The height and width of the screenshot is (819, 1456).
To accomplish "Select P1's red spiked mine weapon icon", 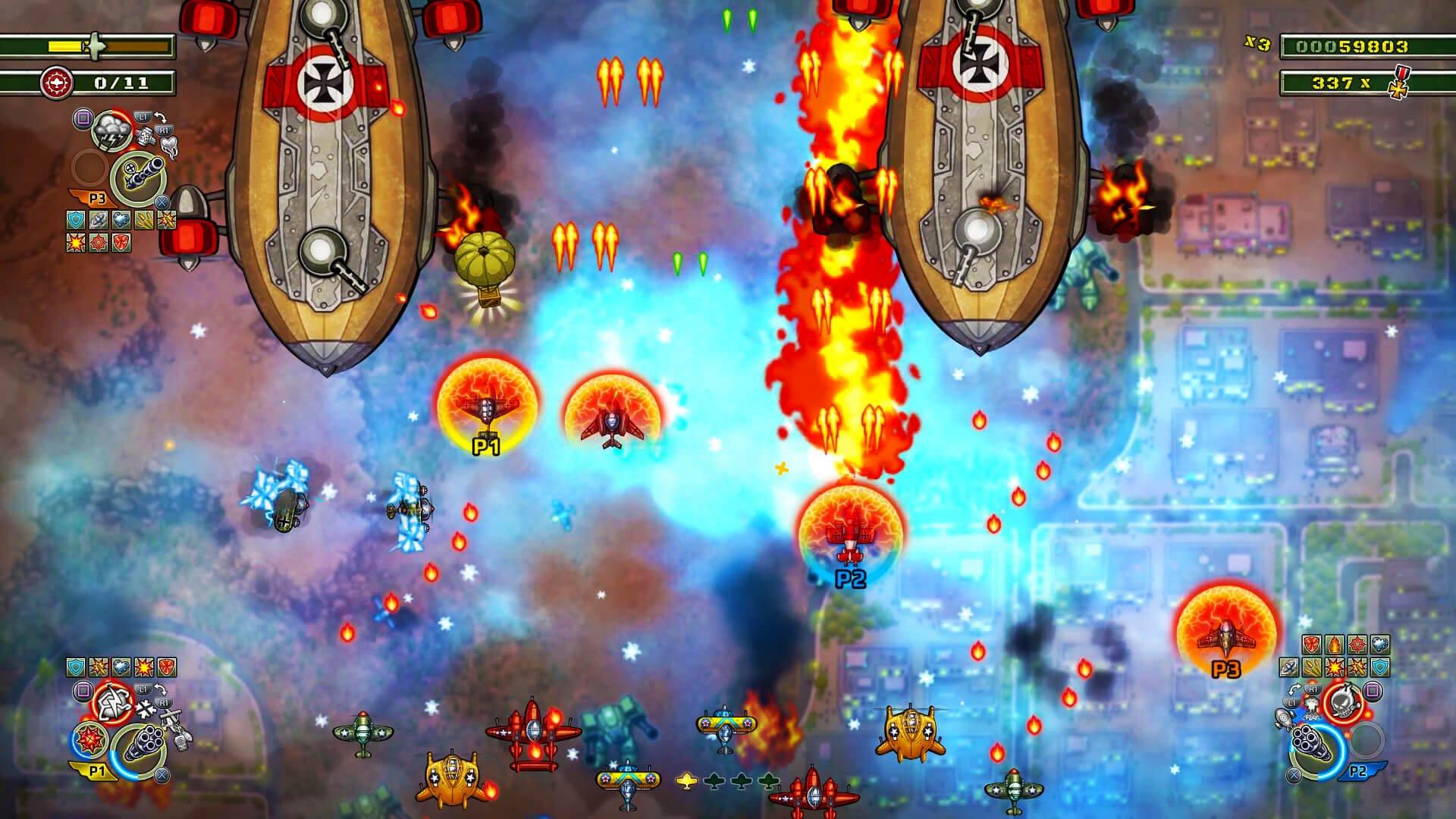I will pyautogui.click(x=89, y=741).
